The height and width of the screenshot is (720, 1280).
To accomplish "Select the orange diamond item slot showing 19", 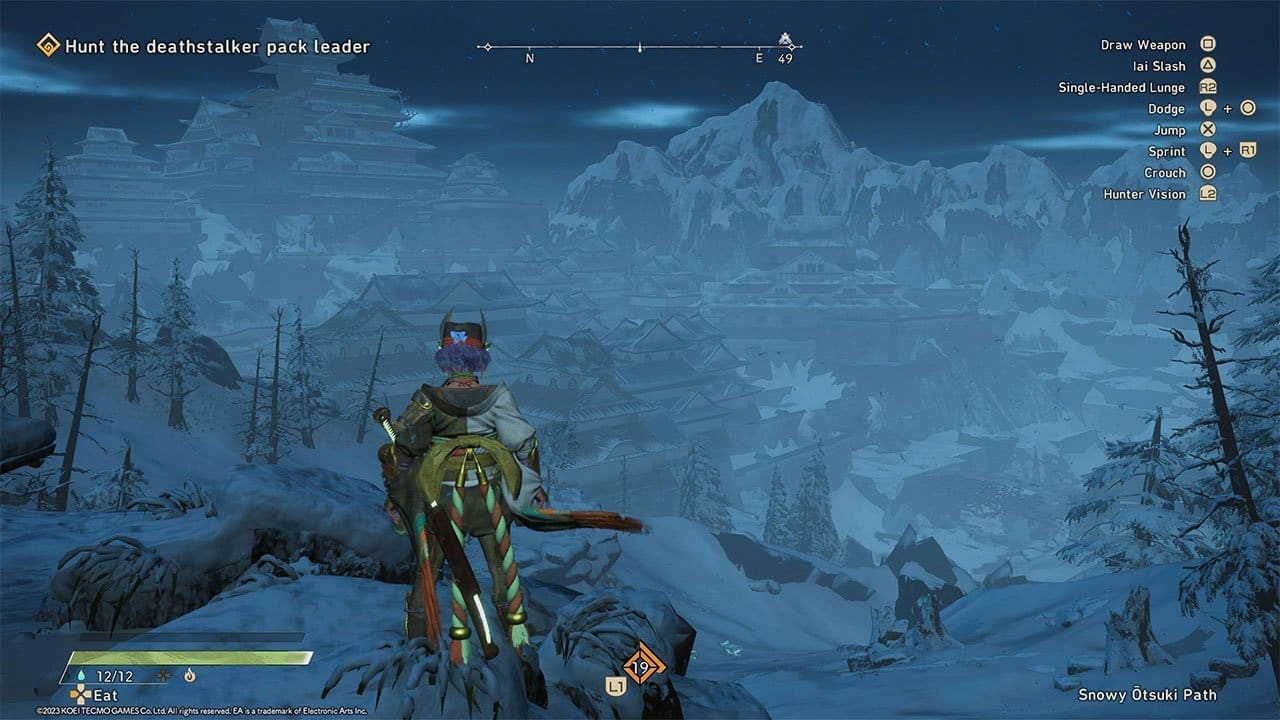I will [642, 667].
